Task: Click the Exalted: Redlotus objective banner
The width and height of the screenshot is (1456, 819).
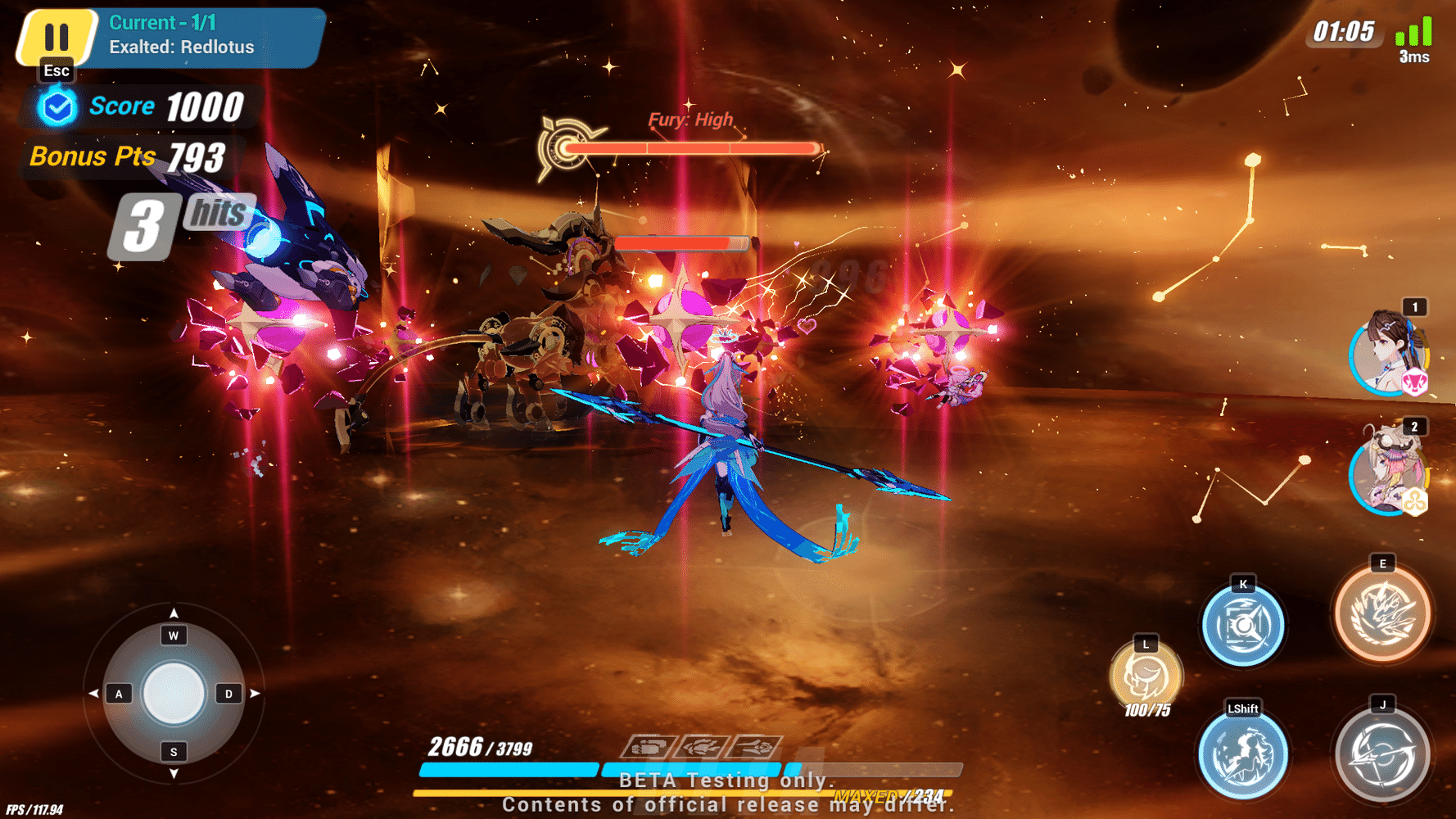Action: 182,47
